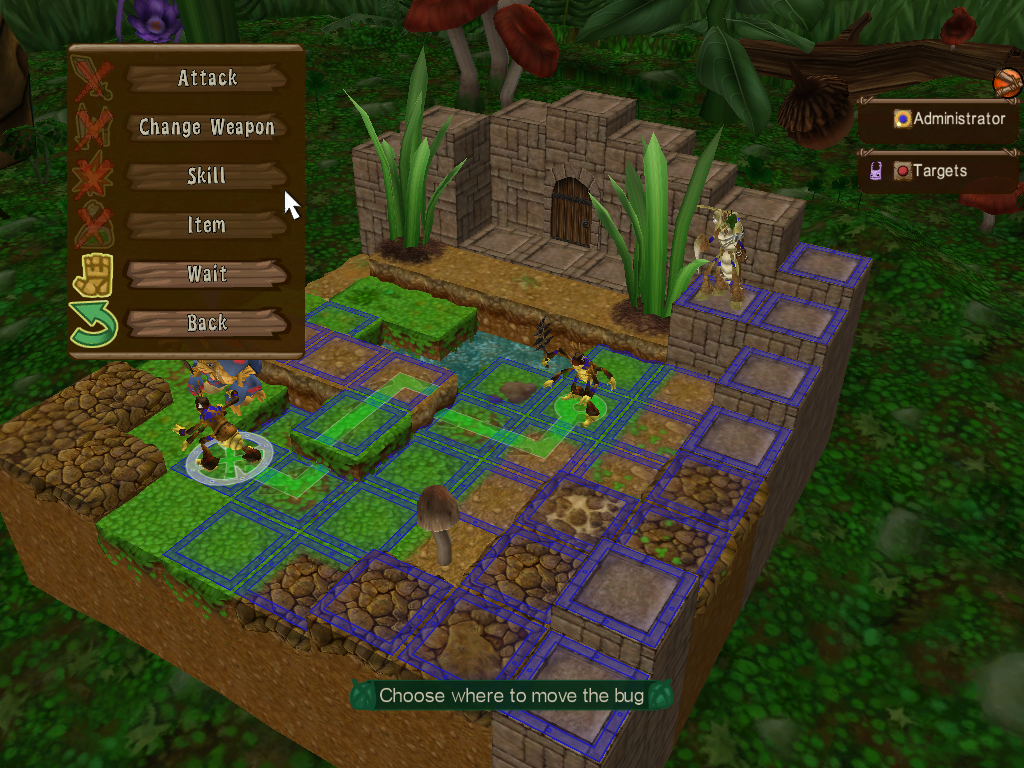Select Change Weapon from the action menu

point(207,127)
